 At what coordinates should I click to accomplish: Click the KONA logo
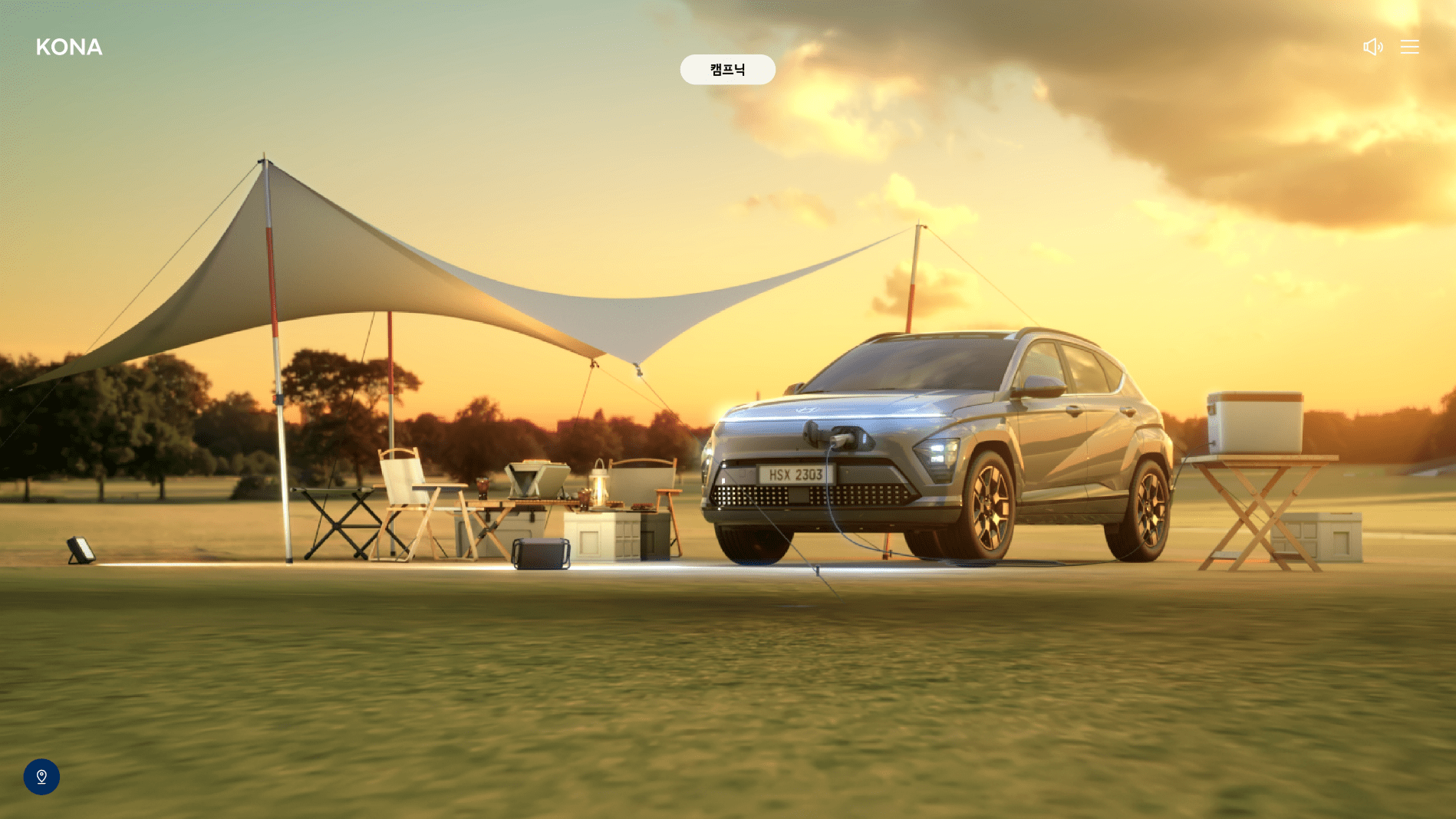pyautogui.click(x=69, y=48)
